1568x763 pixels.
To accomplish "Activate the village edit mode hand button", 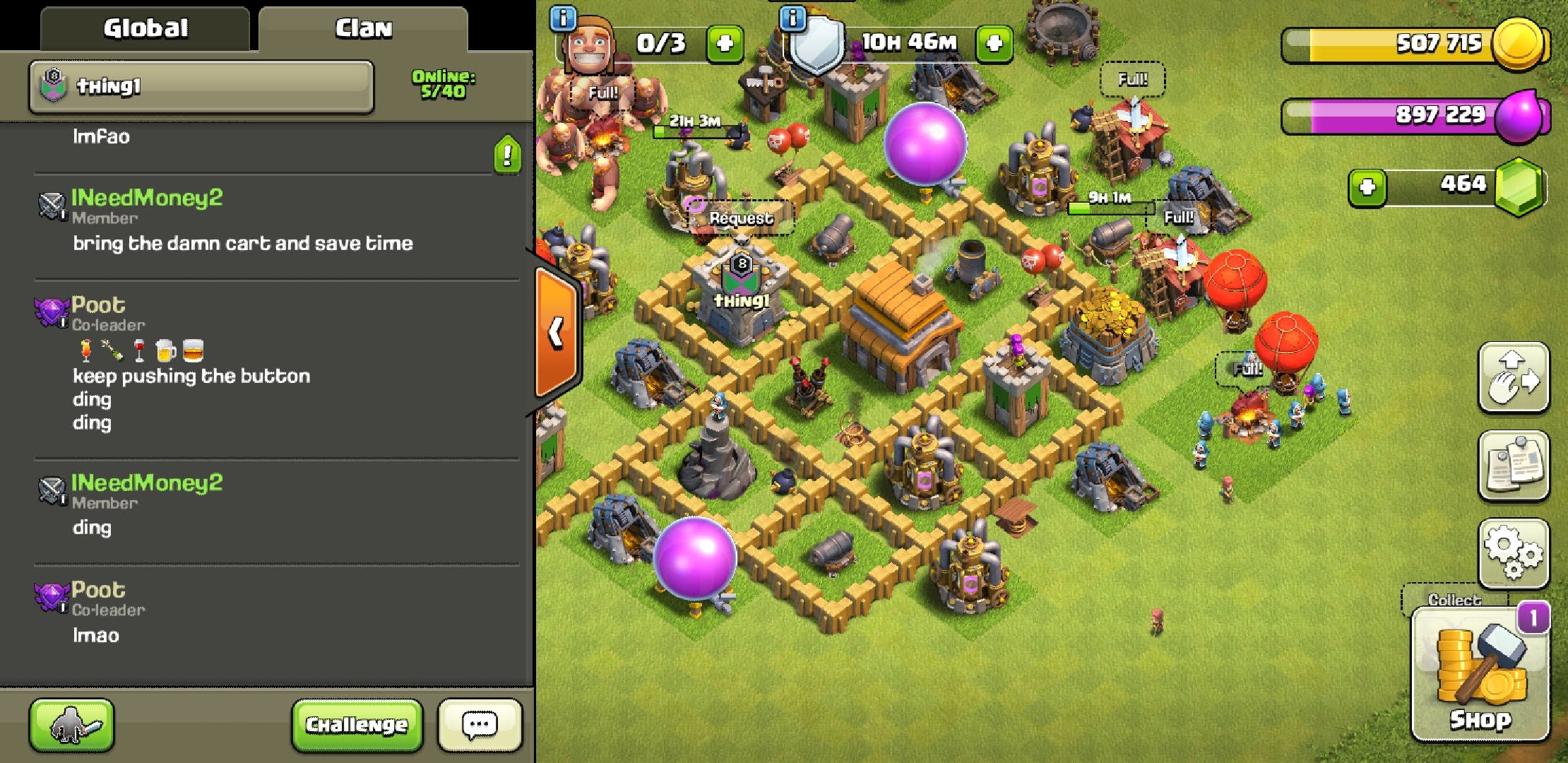I will pos(1514,378).
